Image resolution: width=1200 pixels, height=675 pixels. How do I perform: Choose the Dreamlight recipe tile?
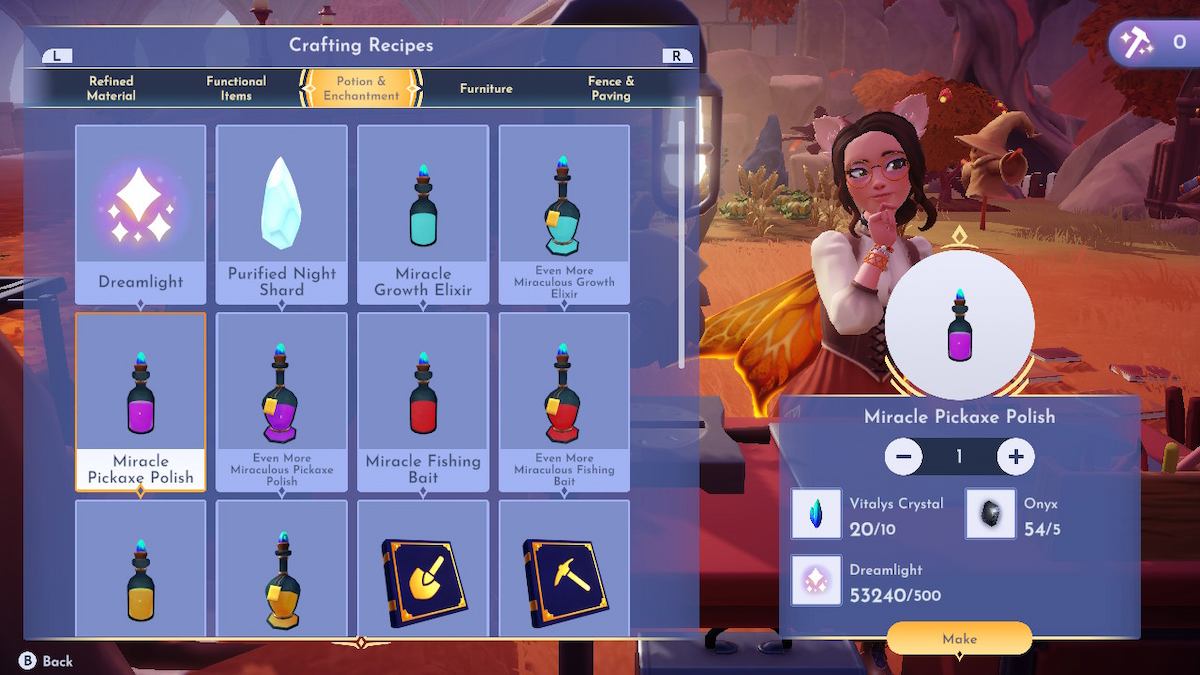[x=141, y=214]
